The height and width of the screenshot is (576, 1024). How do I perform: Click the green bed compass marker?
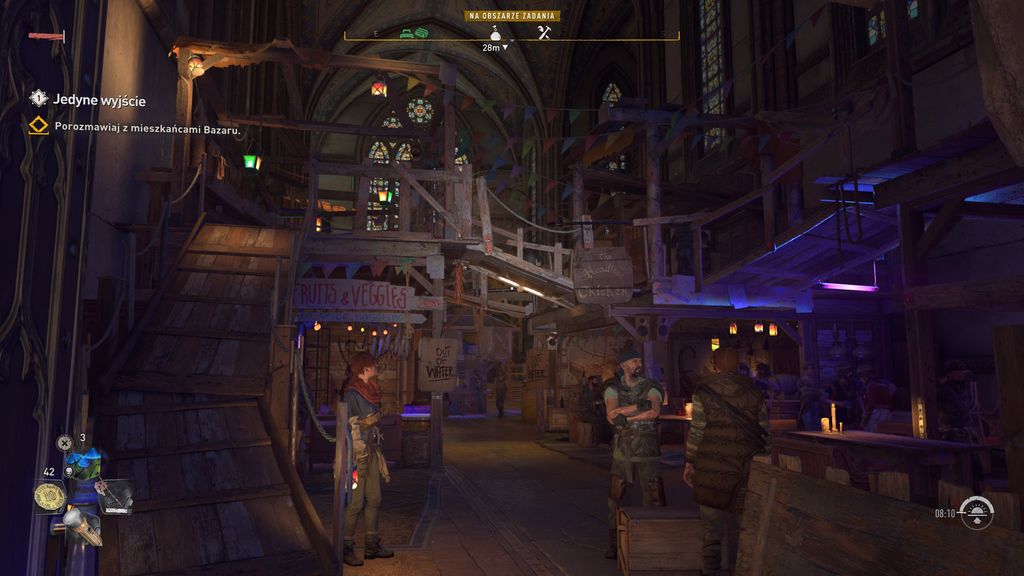407,34
